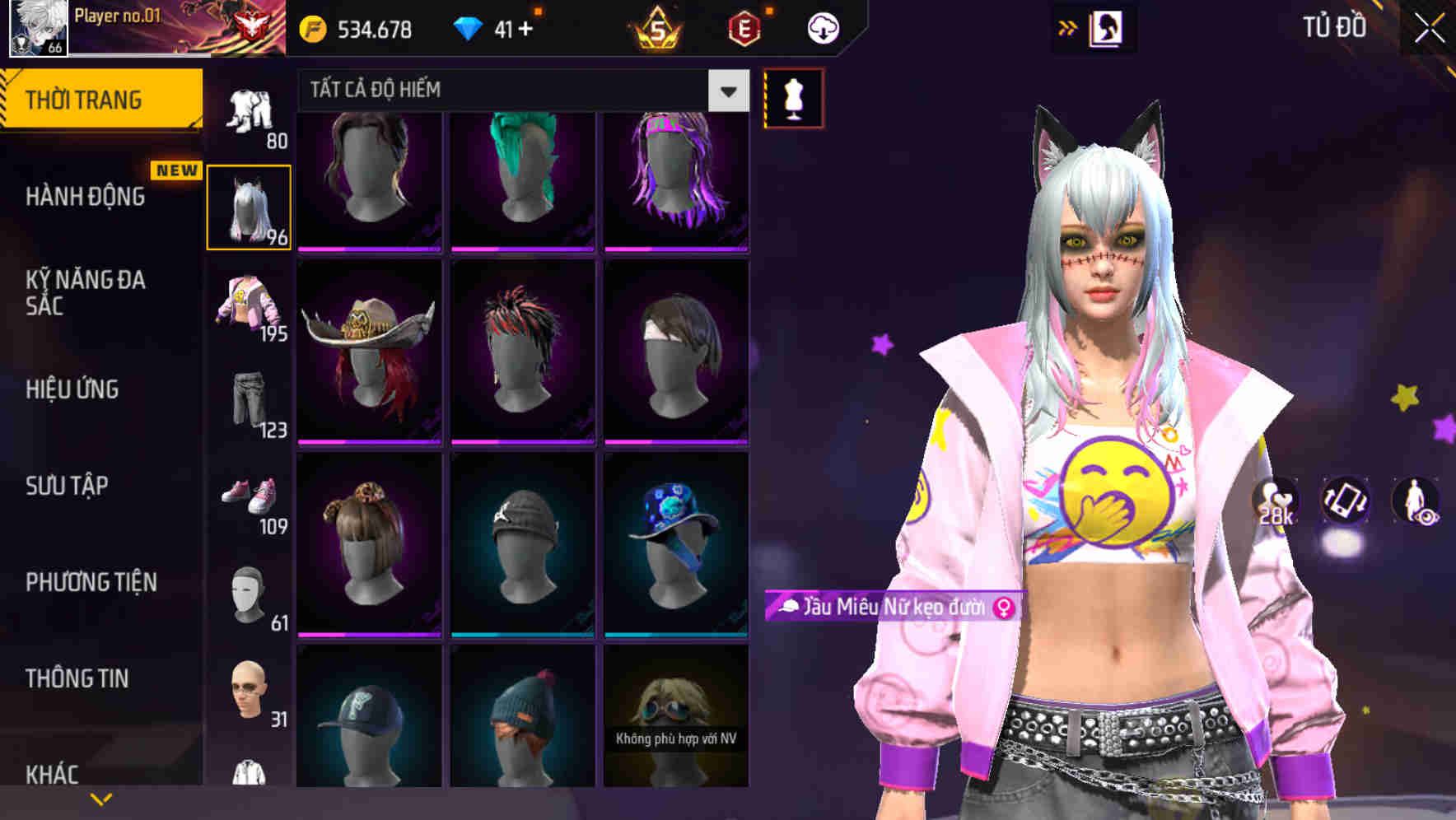The width and height of the screenshot is (1456, 820).
Task: Expand the sidebar with the bottom chevron arrow
Action: pyautogui.click(x=100, y=798)
